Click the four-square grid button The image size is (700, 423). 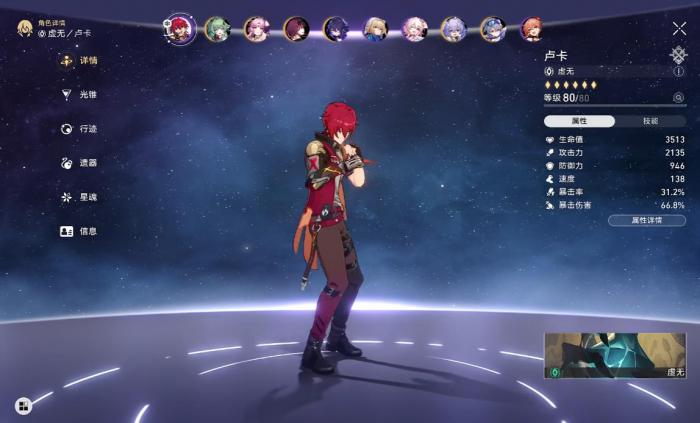23,405
